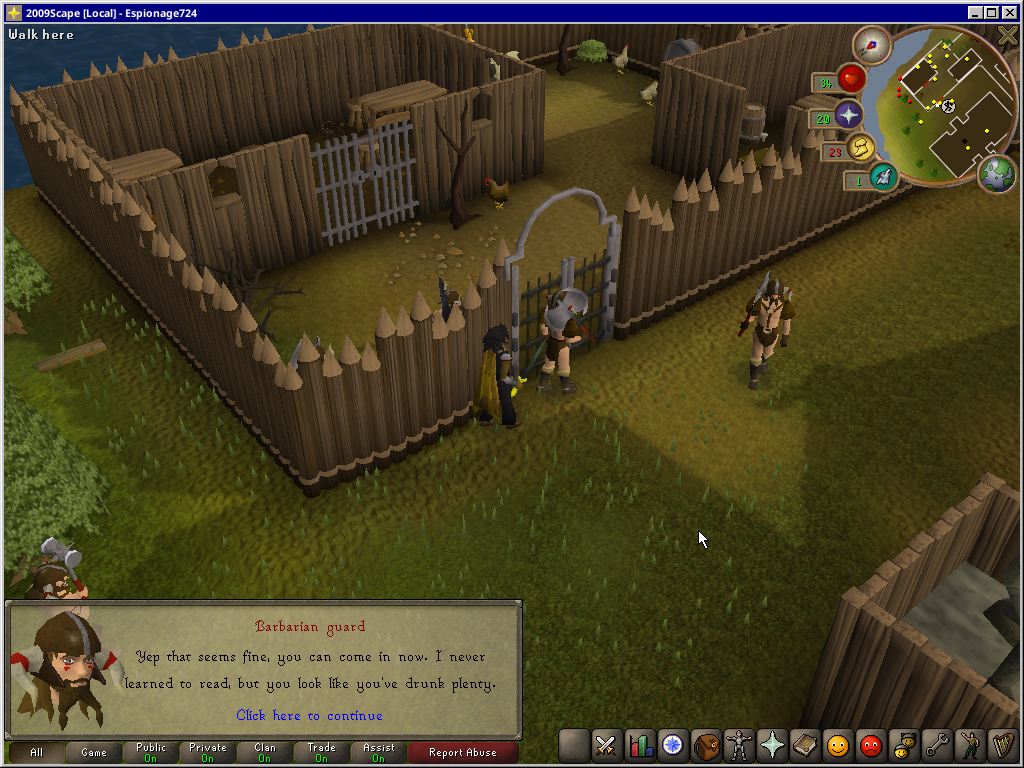Open the skills bar-chart tab
This screenshot has height=768, width=1024.
coord(639,745)
